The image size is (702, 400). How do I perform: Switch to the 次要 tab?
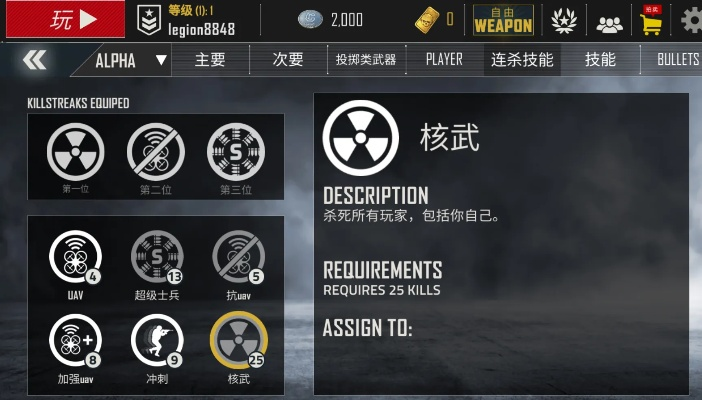click(288, 60)
